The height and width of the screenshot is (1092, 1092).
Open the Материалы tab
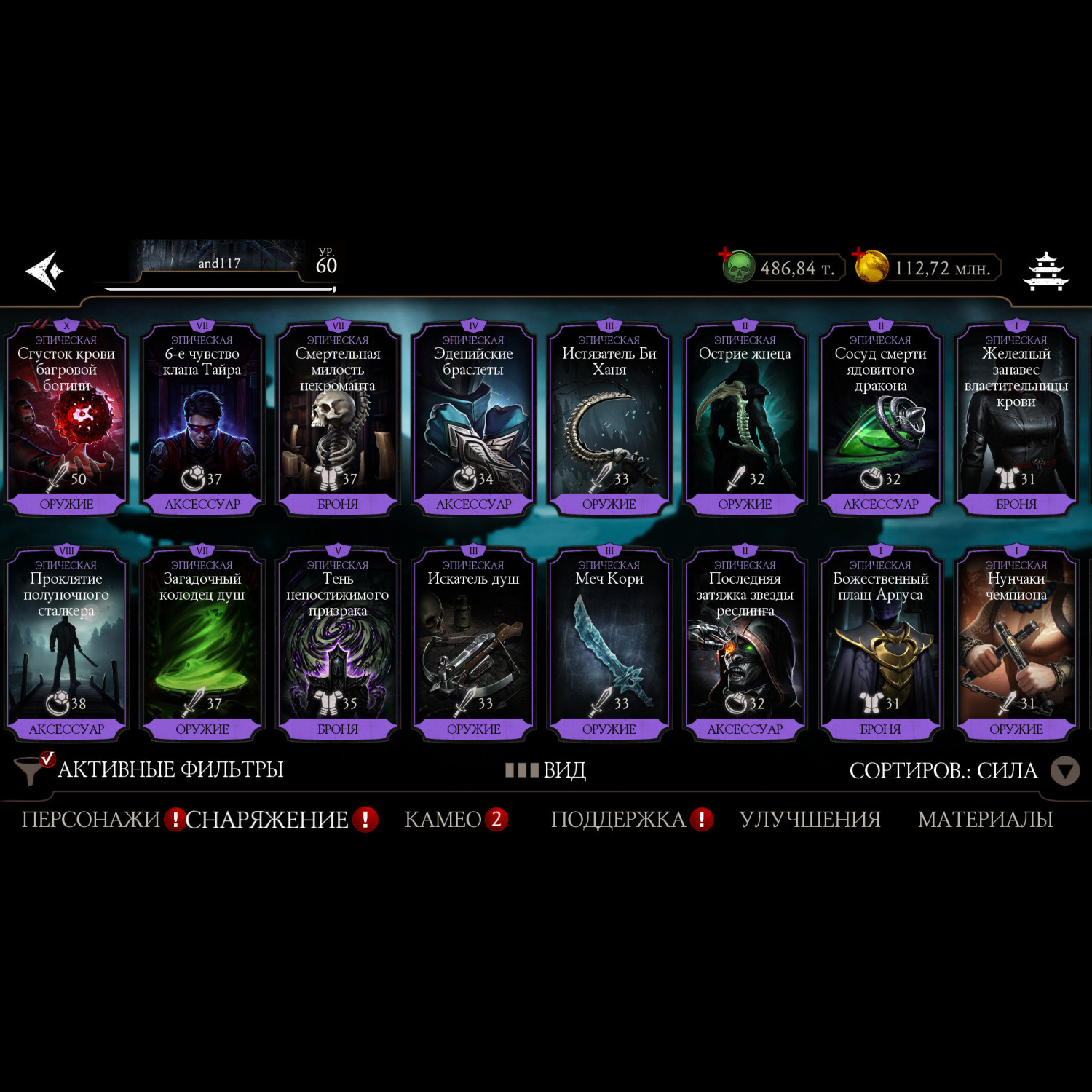[985, 820]
